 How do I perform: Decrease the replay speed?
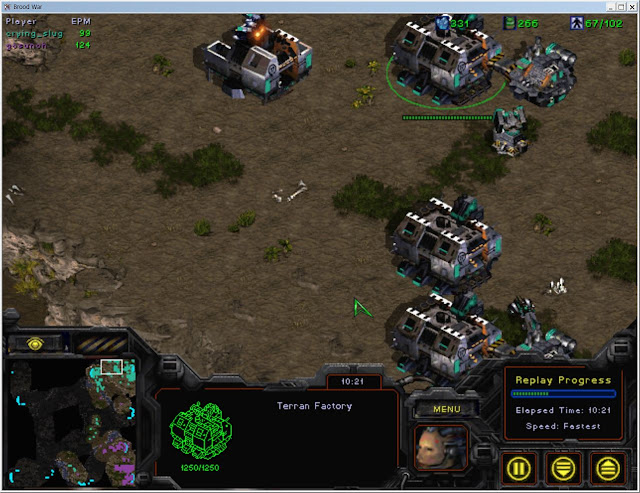click(x=563, y=465)
